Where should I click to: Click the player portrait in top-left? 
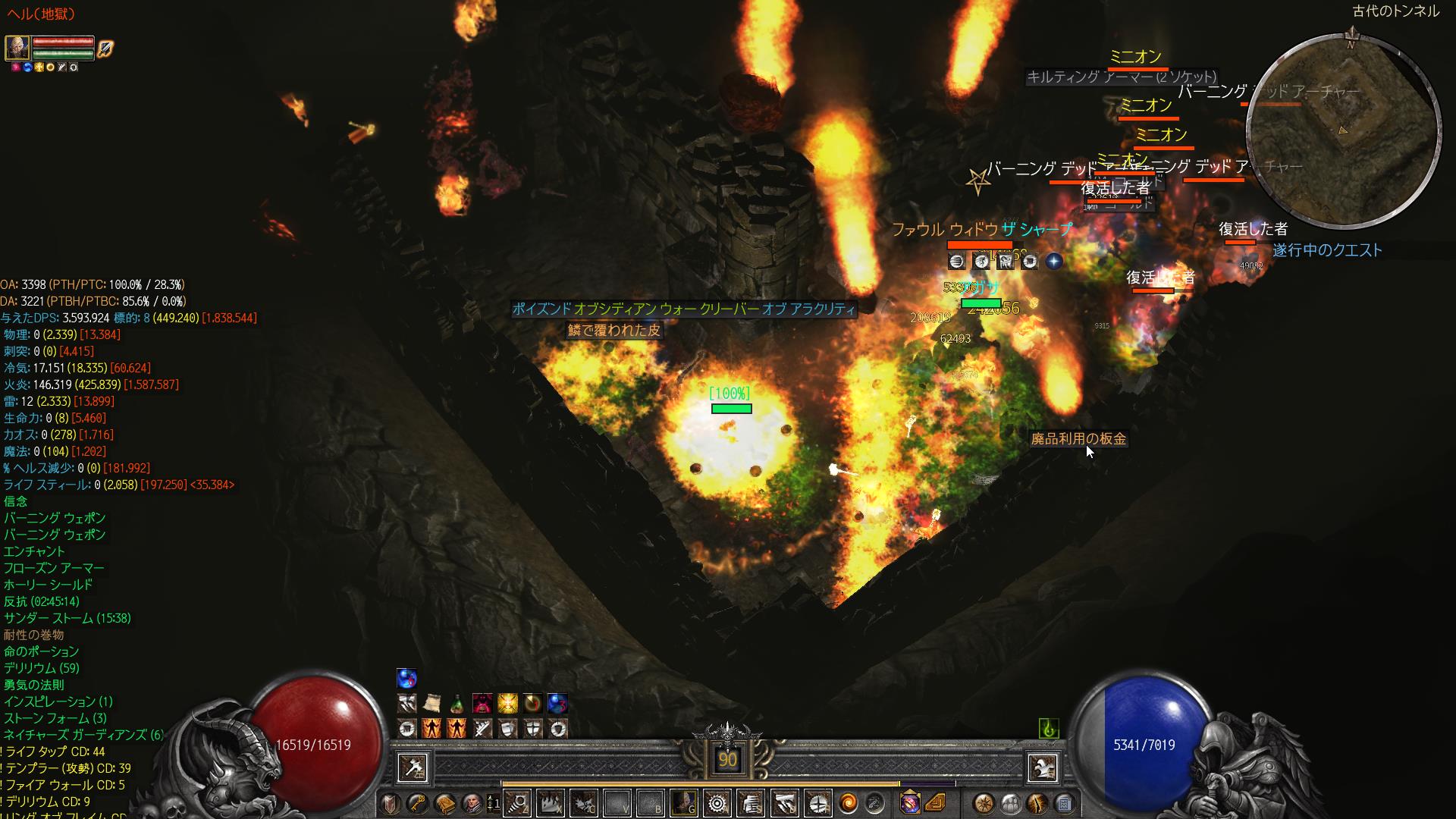tap(17, 48)
